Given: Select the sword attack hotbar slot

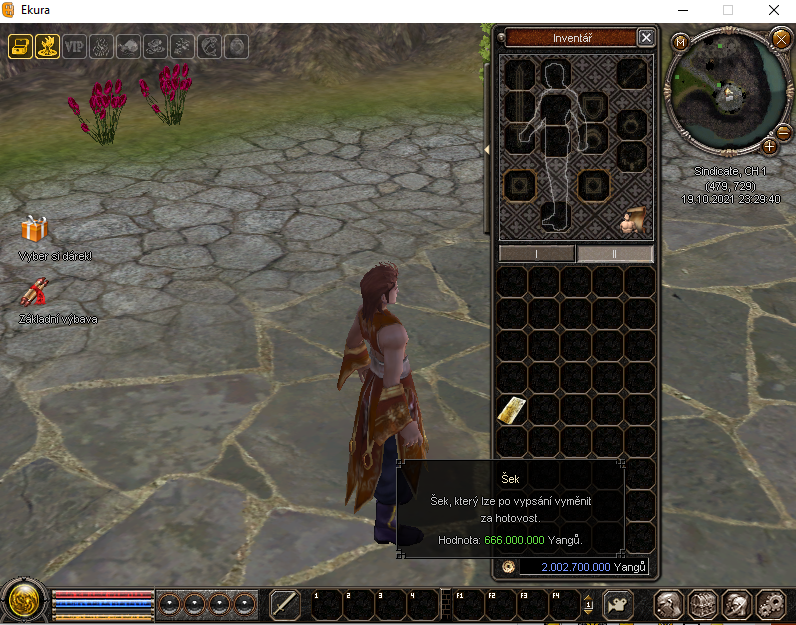Looking at the screenshot, I should pyautogui.click(x=285, y=604).
